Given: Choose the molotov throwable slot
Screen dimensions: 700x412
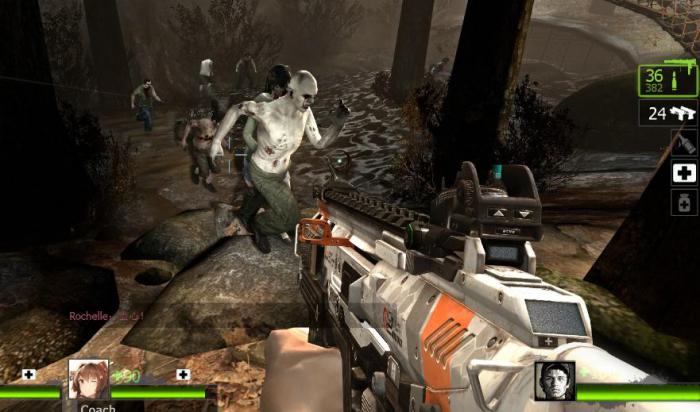Looking at the screenshot, I should pyautogui.click(x=684, y=144).
